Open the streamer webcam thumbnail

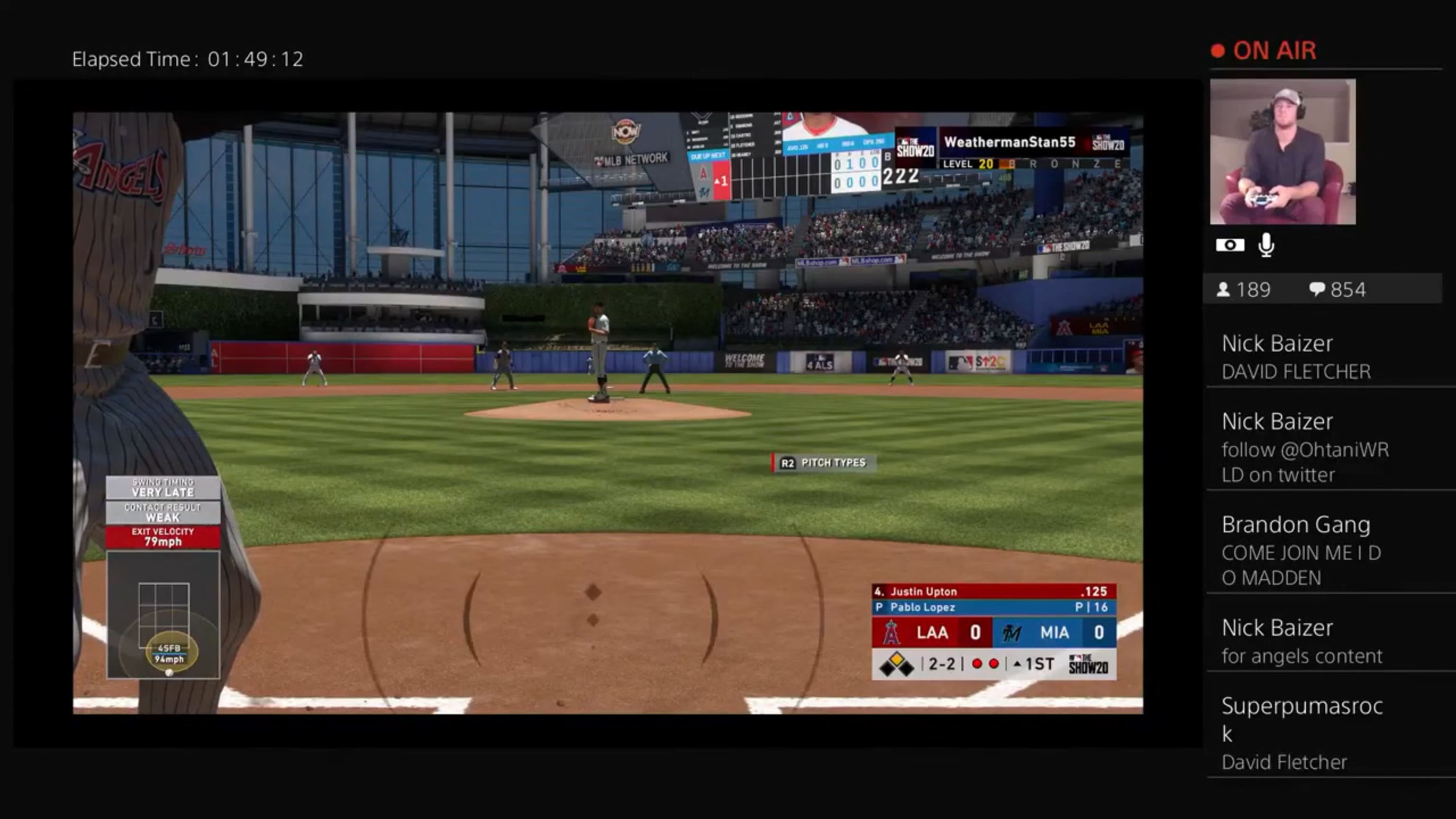(x=1282, y=152)
